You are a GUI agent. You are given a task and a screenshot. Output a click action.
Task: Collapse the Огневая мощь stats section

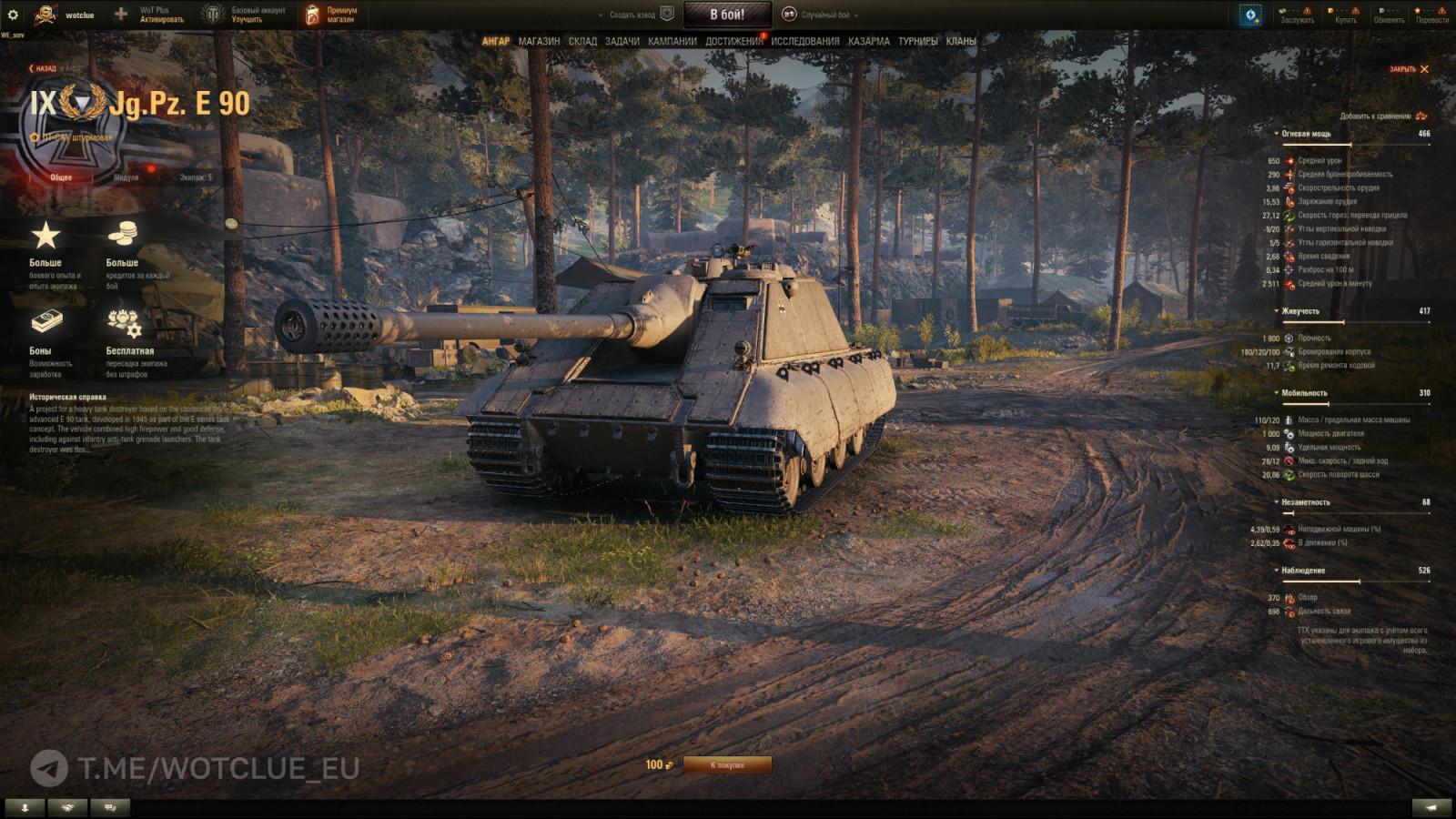pyautogui.click(x=1277, y=134)
